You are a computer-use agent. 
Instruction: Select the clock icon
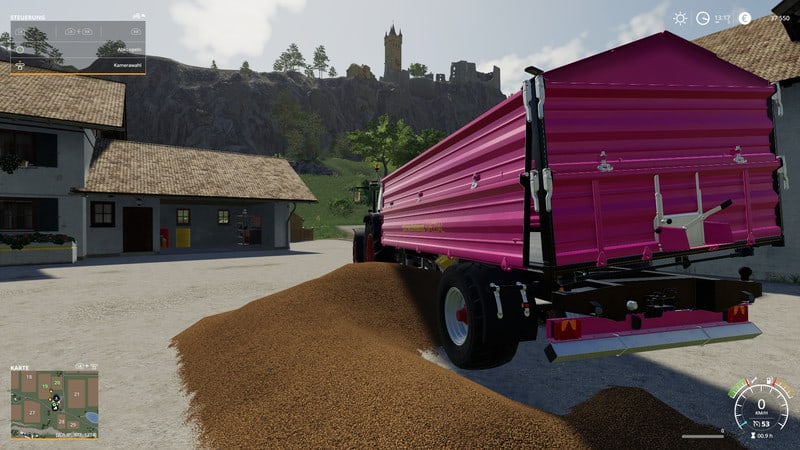[x=703, y=18]
